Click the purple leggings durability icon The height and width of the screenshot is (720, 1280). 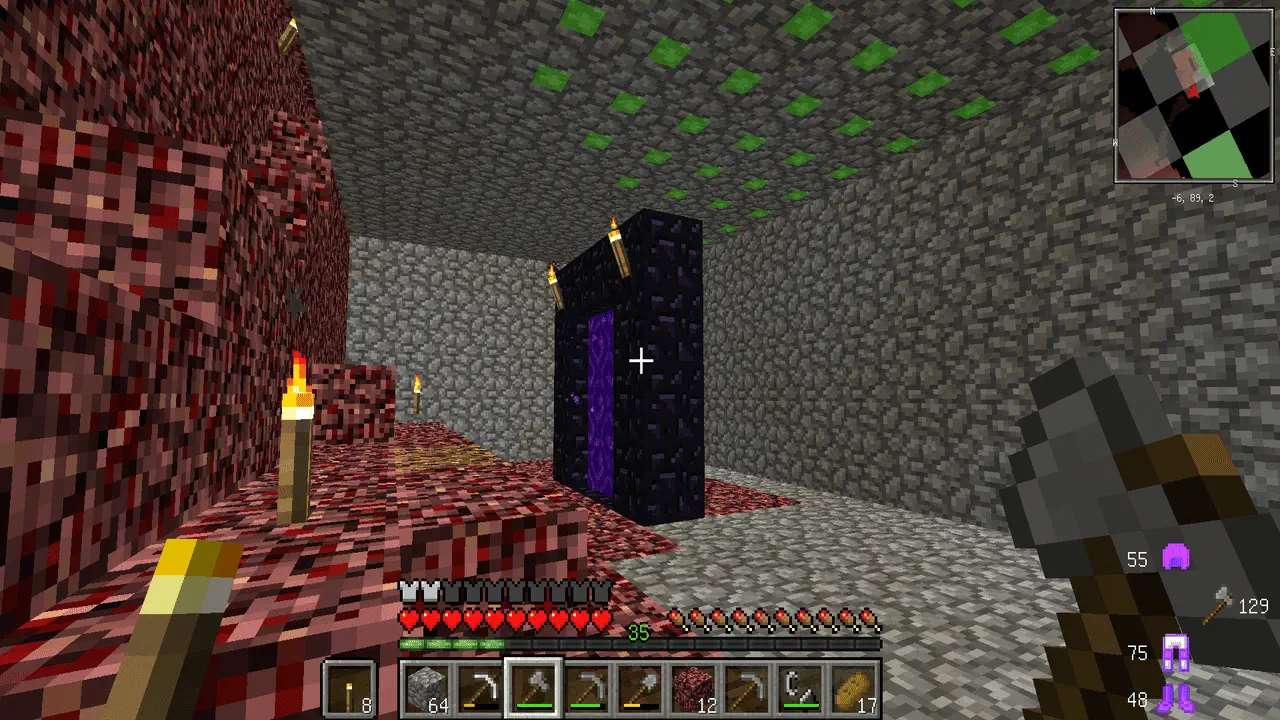coord(1174,653)
